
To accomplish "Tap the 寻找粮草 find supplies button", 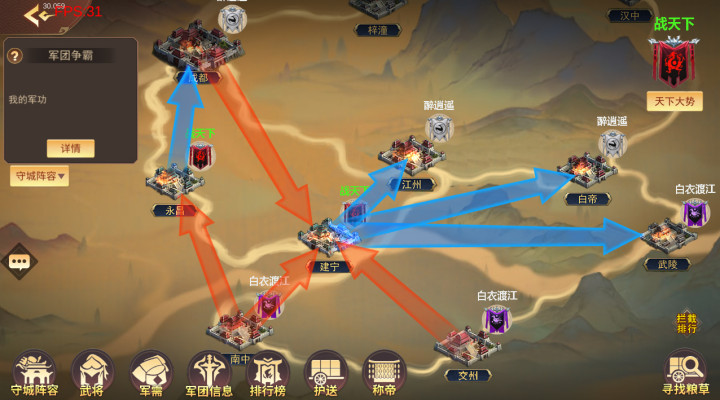I will tap(686, 372).
